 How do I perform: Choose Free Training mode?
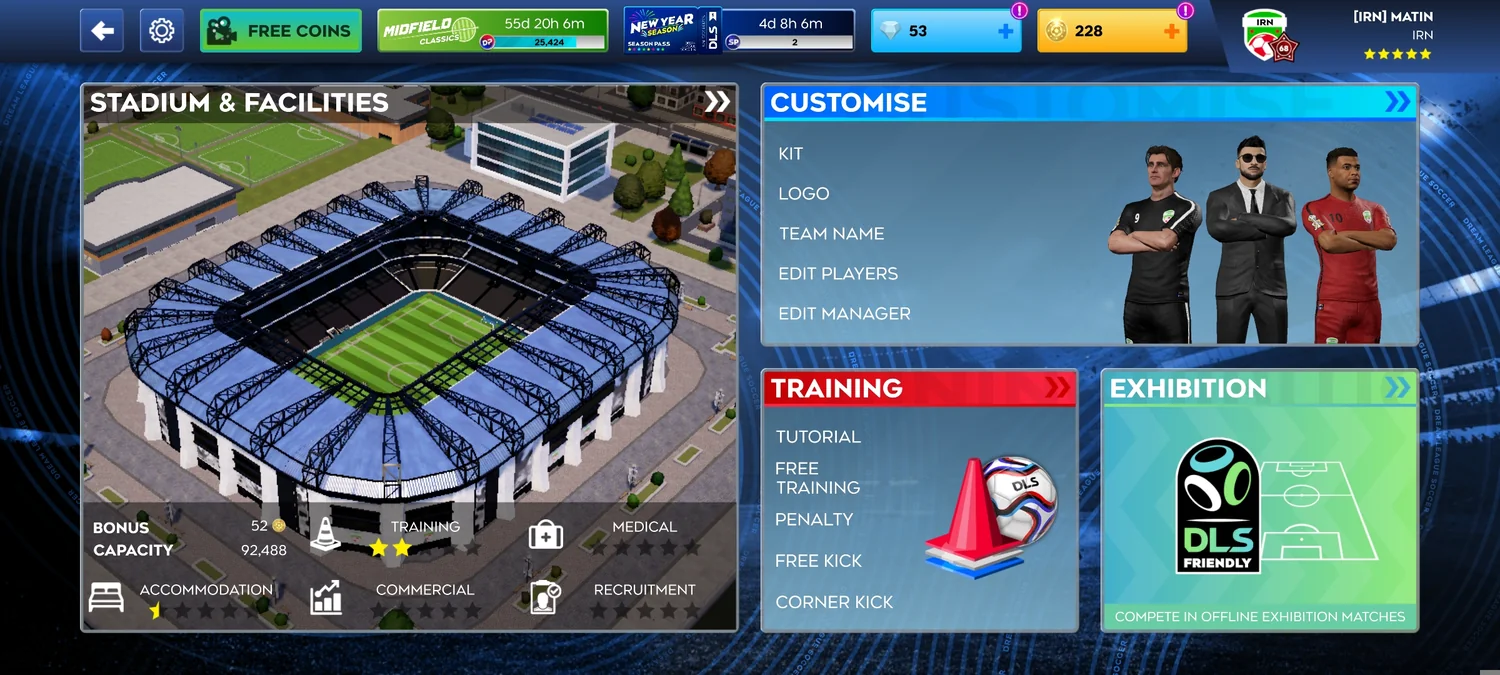817,478
